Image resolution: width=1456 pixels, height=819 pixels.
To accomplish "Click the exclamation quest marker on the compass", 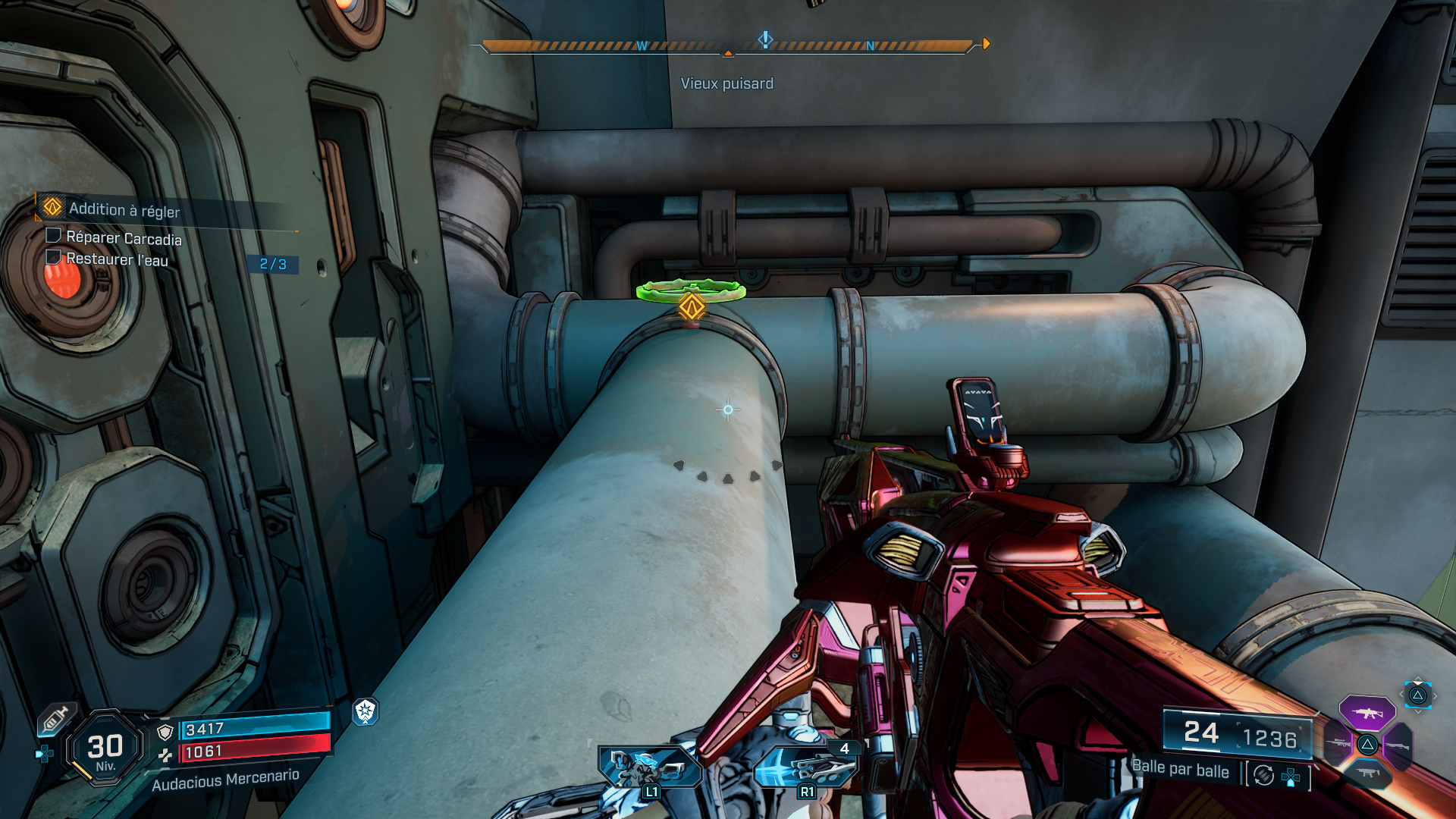I will [x=765, y=39].
